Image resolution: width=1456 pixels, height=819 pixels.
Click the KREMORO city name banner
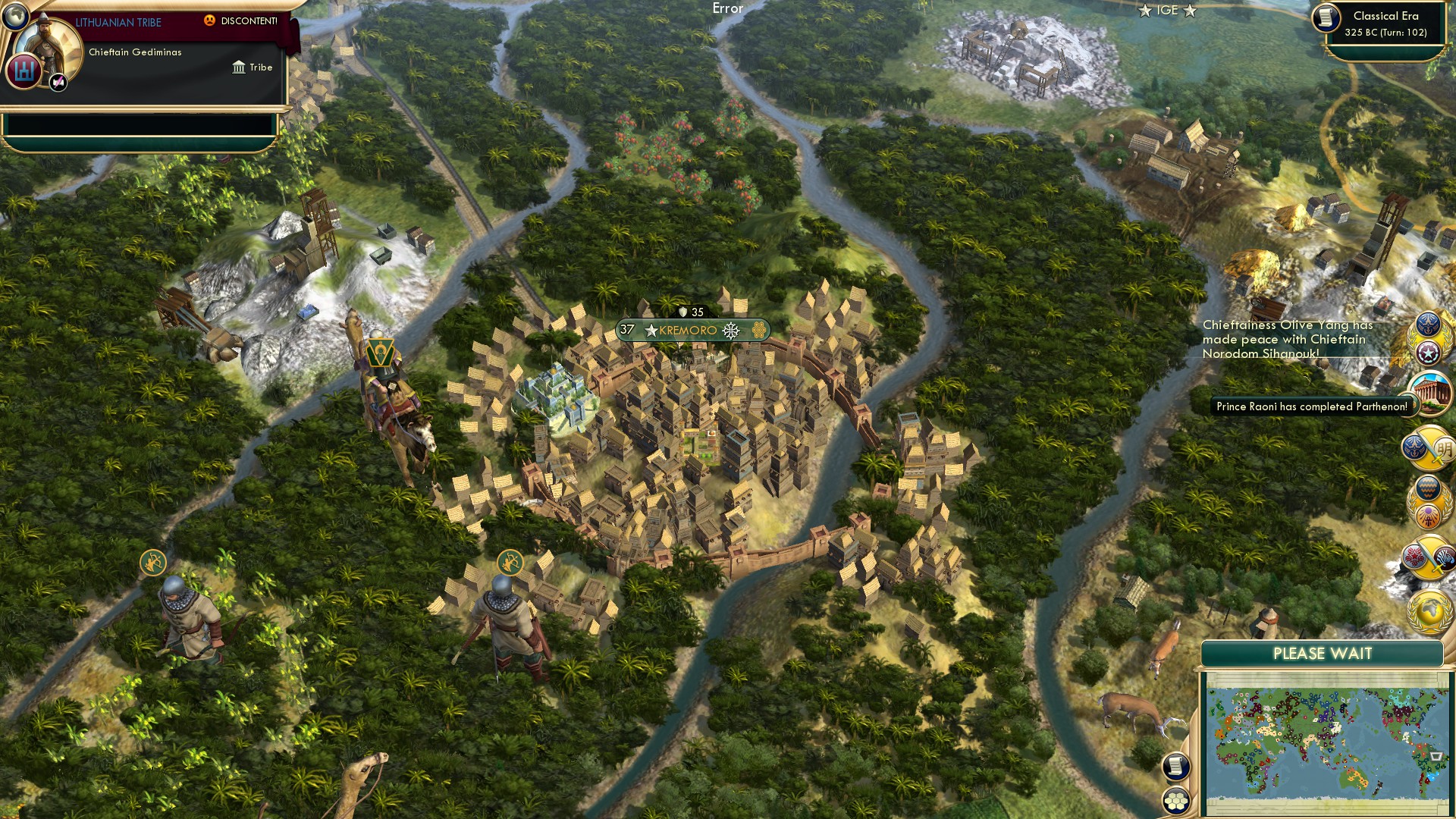click(686, 330)
